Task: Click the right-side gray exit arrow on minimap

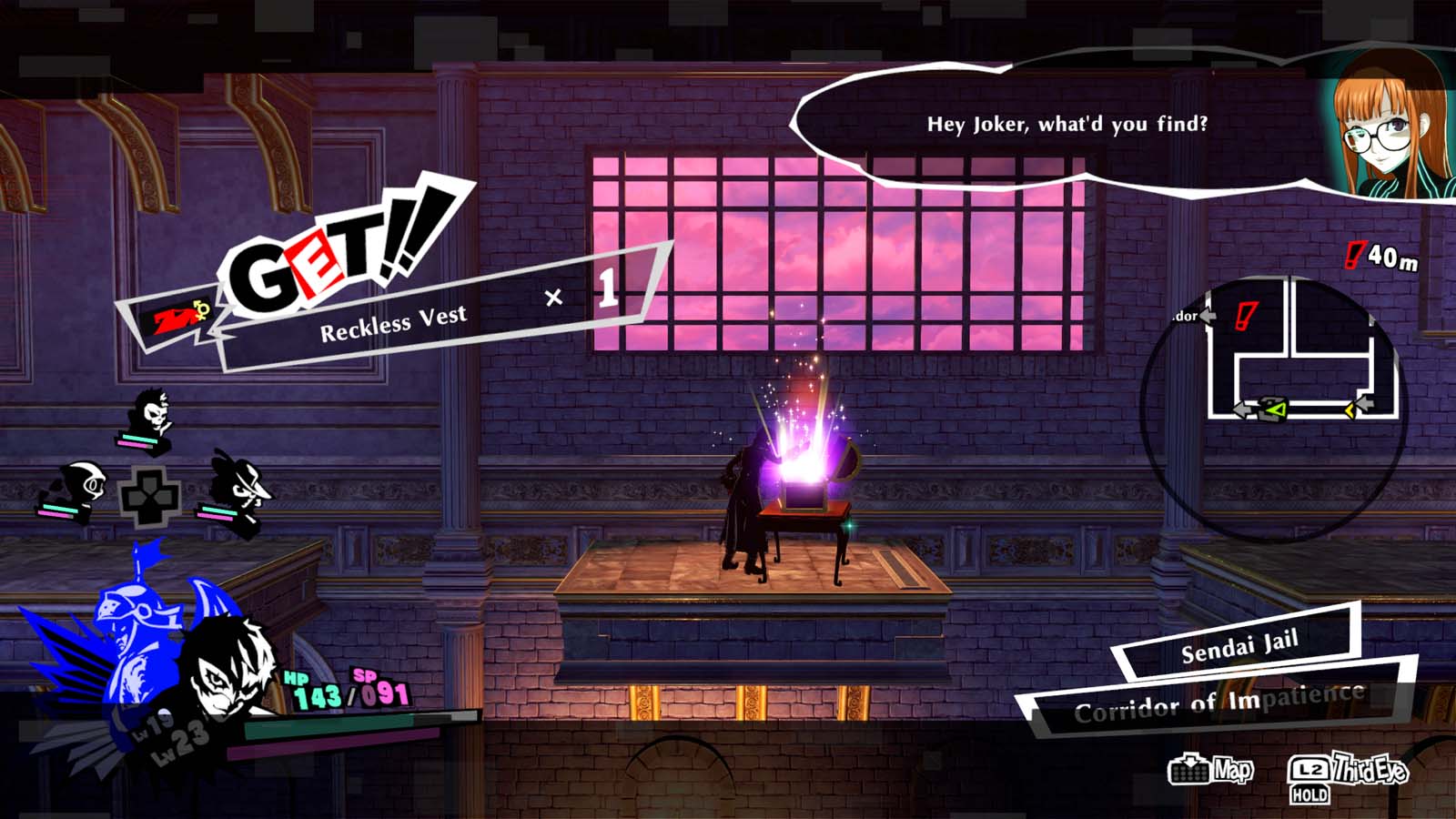Action: (1367, 403)
